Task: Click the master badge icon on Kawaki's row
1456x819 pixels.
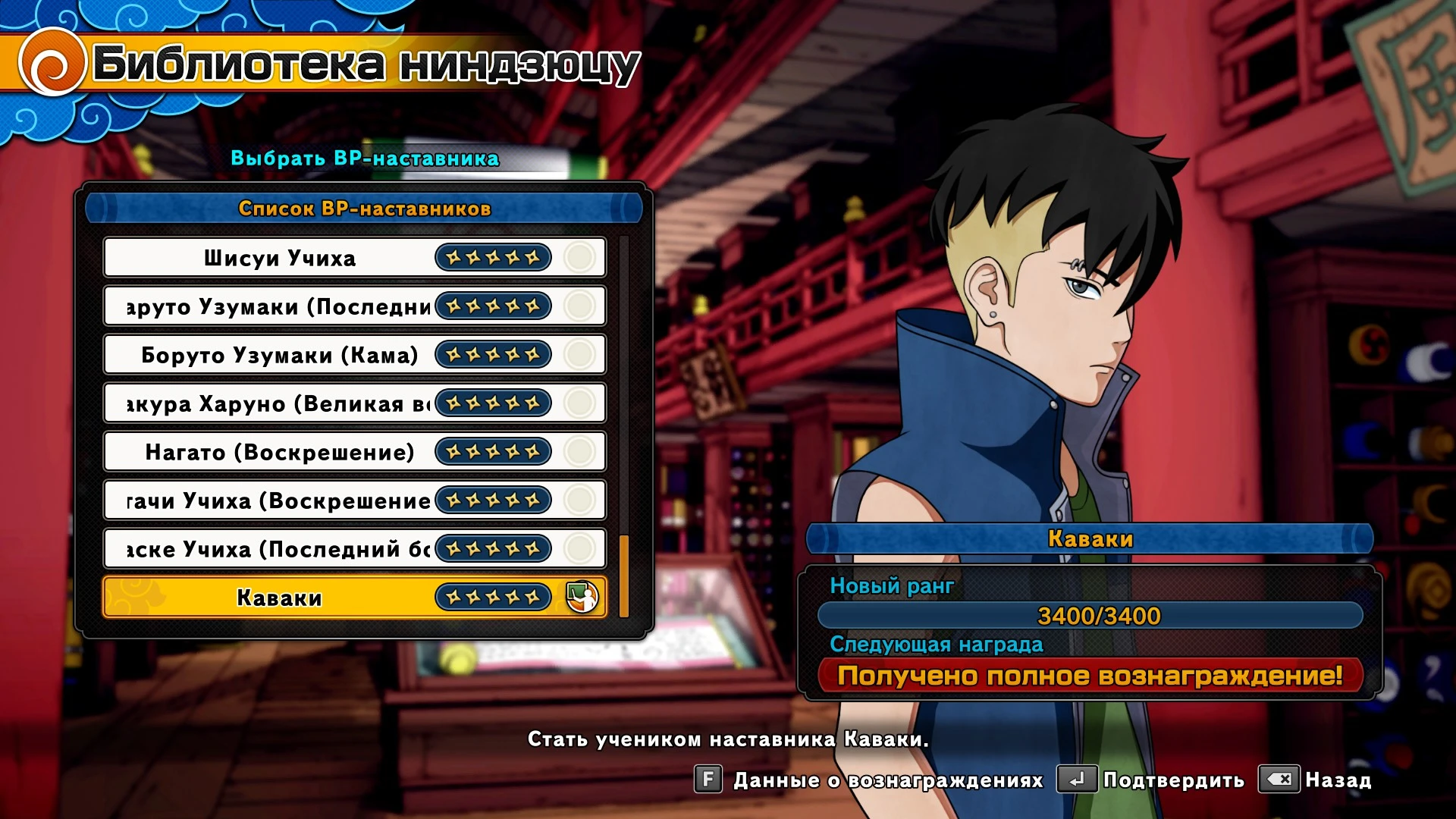Action: point(582,597)
